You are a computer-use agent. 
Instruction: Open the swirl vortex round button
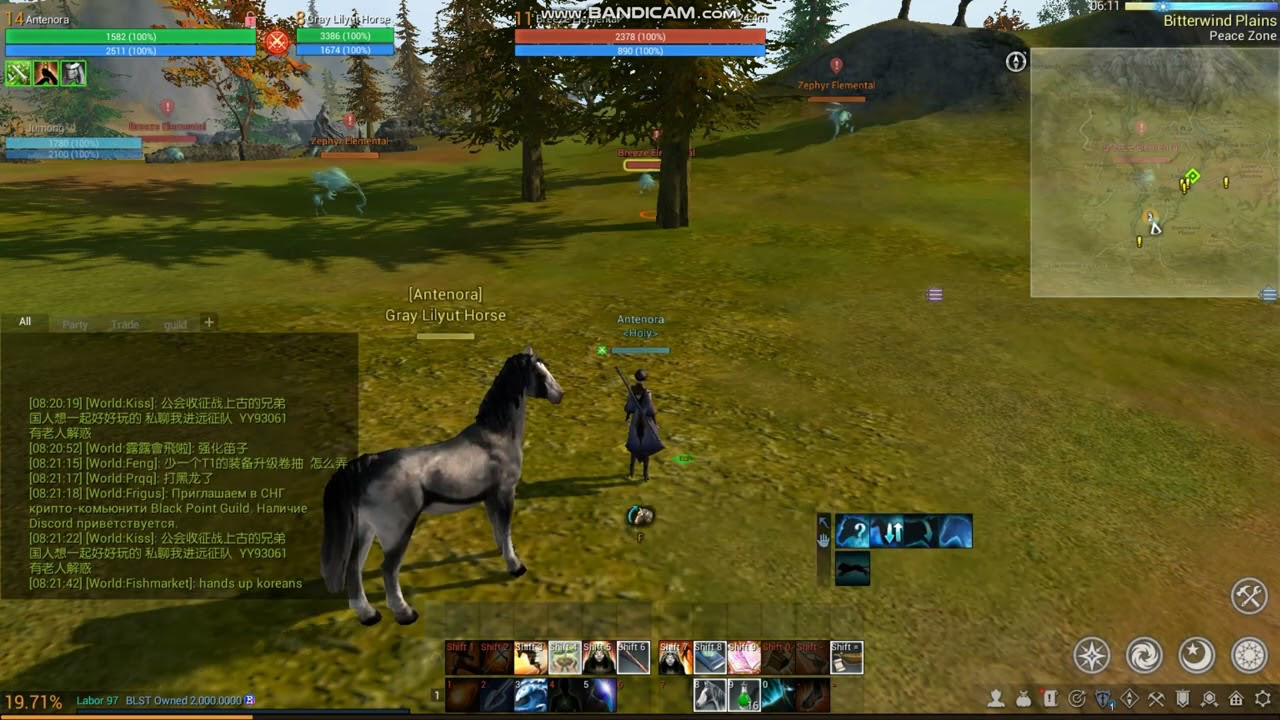tap(1144, 655)
